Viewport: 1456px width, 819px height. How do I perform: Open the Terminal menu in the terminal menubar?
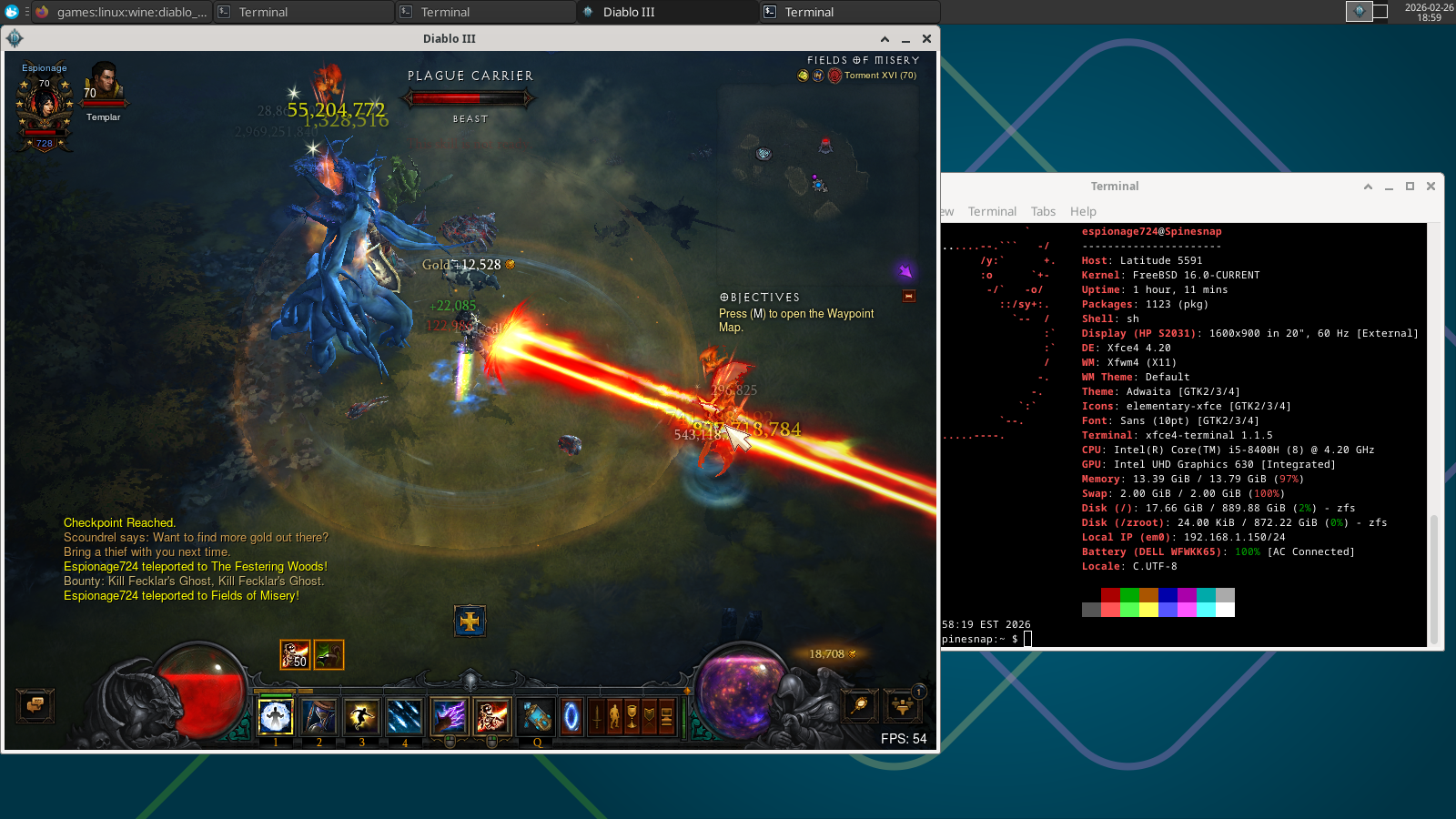coord(992,211)
